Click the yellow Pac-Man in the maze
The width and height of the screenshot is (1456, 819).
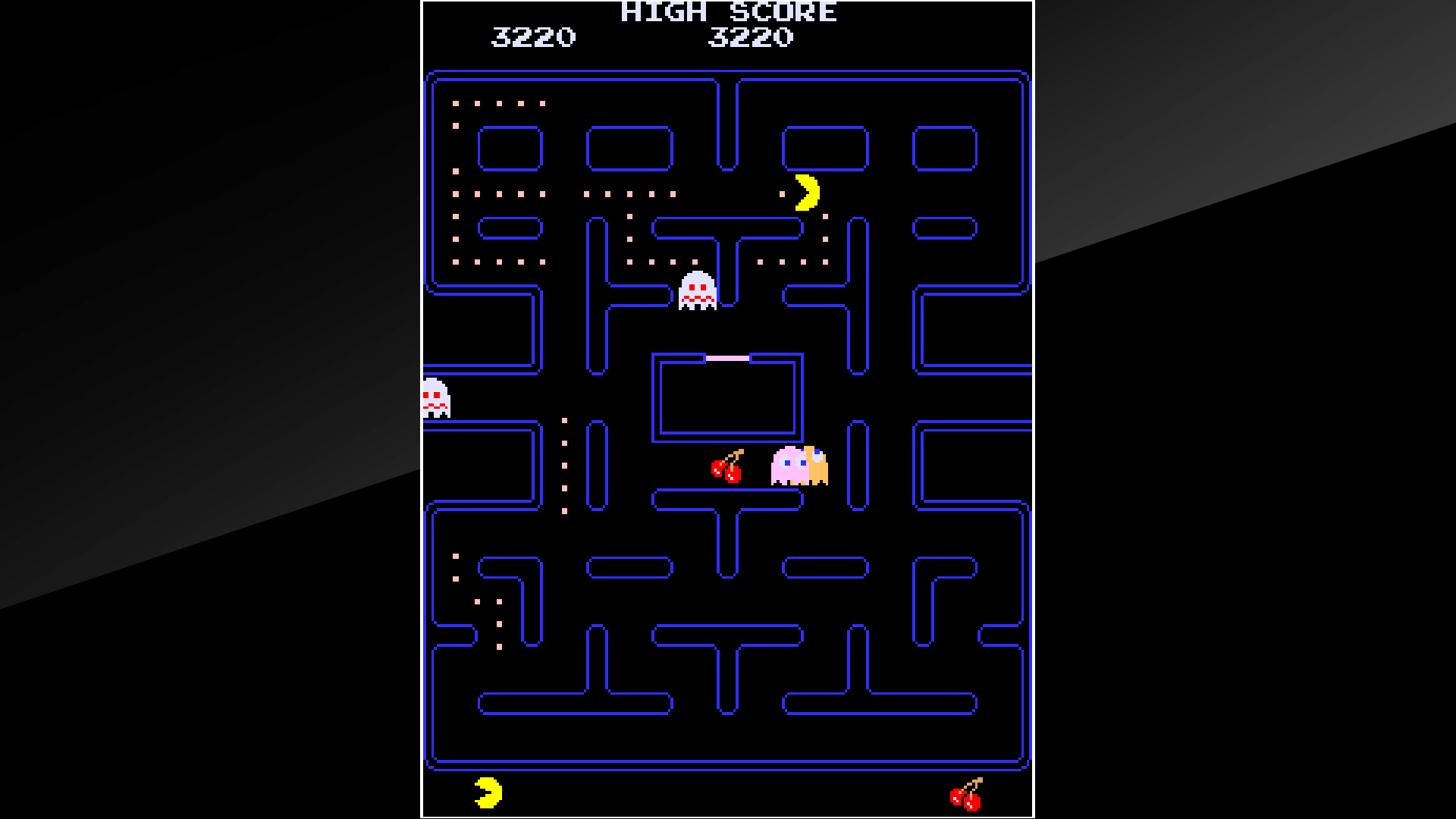click(805, 193)
